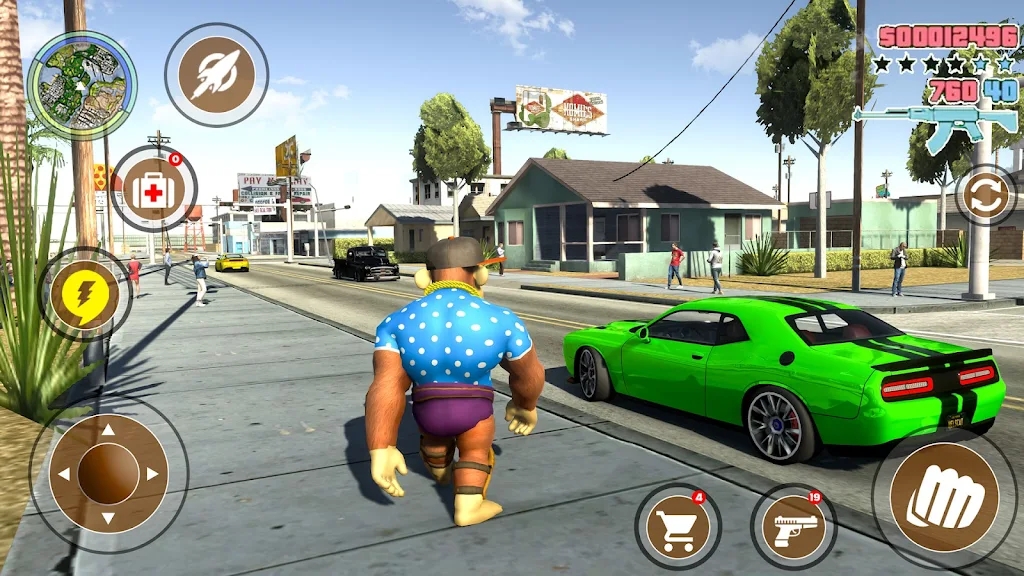Screen dimensions: 1024x576
Task: Use the first aid medkit button
Action: (153, 189)
